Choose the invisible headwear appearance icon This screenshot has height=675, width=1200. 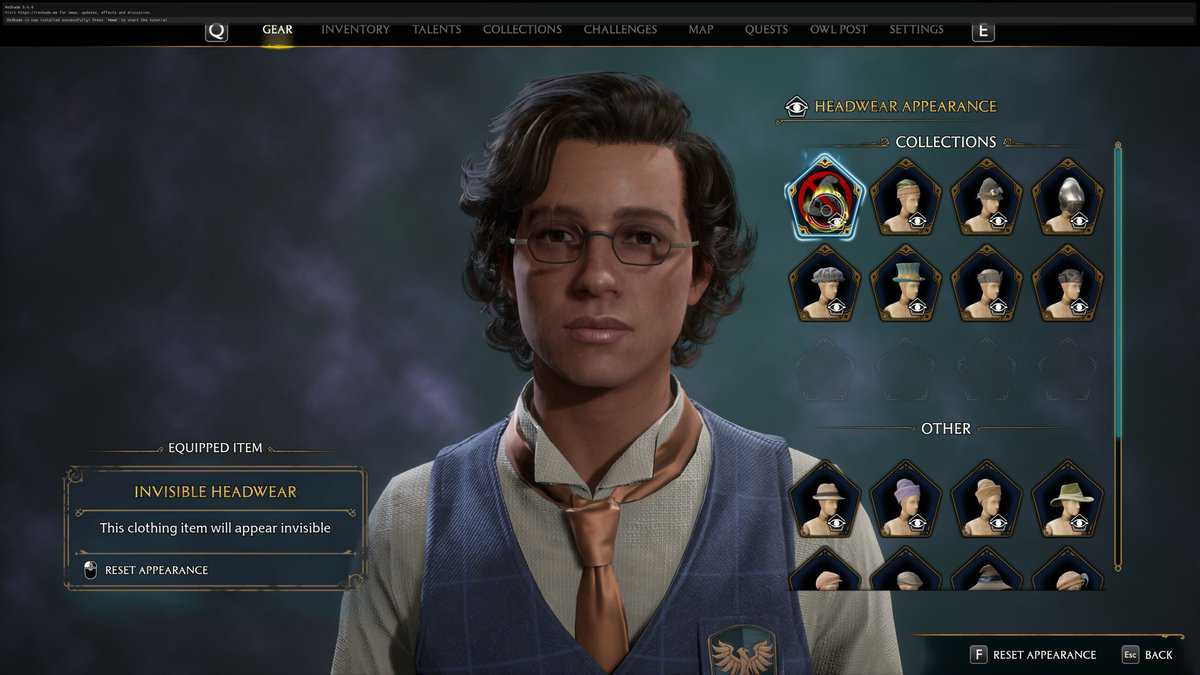click(825, 196)
